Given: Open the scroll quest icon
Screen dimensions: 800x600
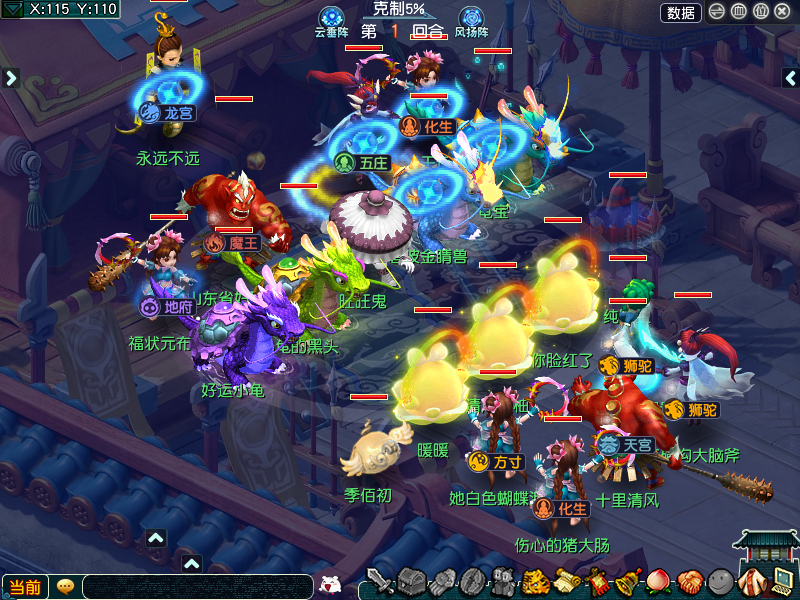Looking at the screenshot, I should click(x=567, y=581).
